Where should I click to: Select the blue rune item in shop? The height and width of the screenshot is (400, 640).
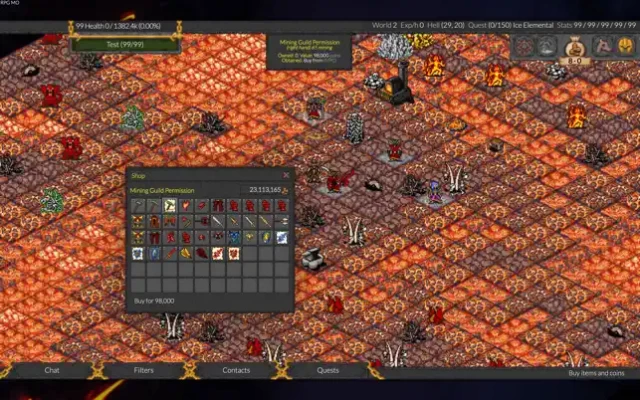tap(234, 237)
